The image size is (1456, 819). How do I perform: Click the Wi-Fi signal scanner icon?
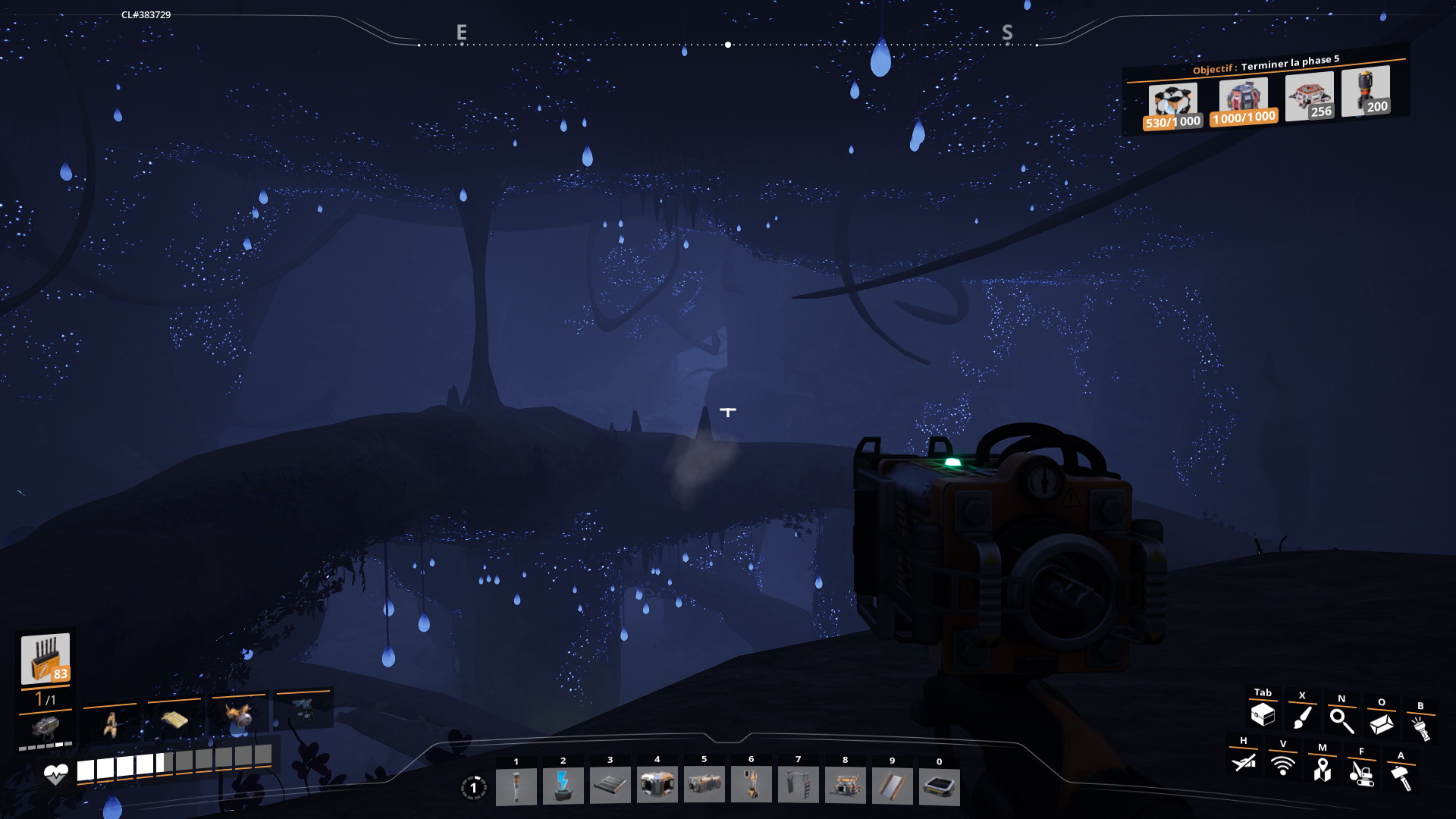click(1283, 766)
